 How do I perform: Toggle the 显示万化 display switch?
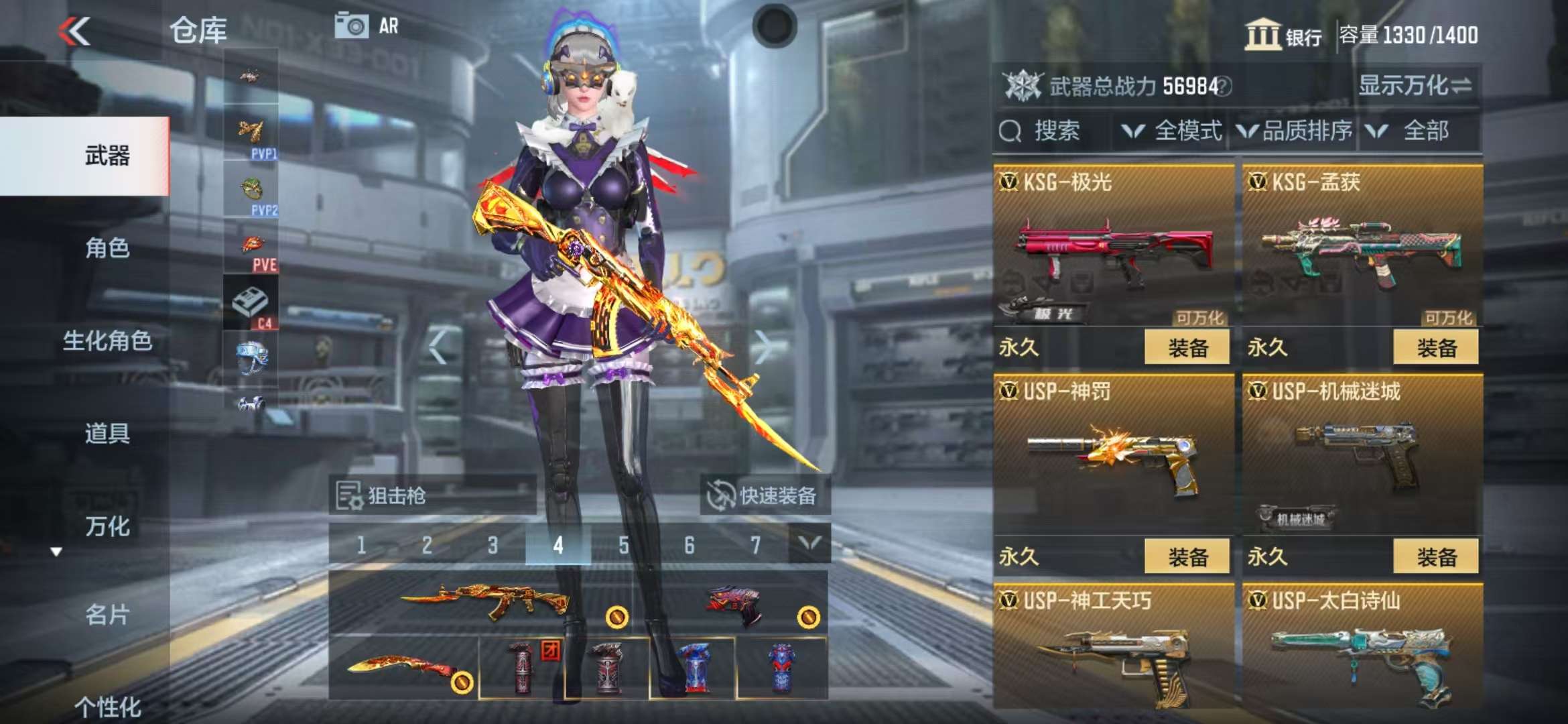coord(1415,86)
